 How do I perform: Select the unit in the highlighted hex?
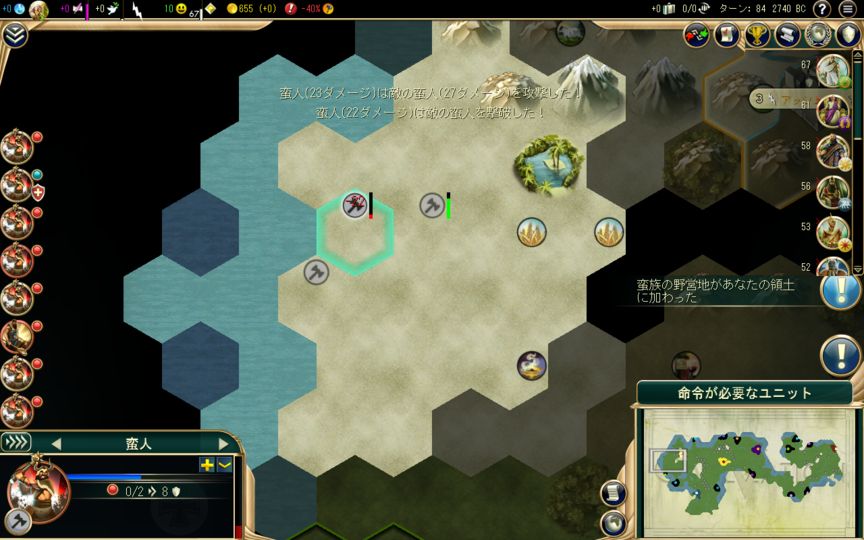(x=355, y=206)
